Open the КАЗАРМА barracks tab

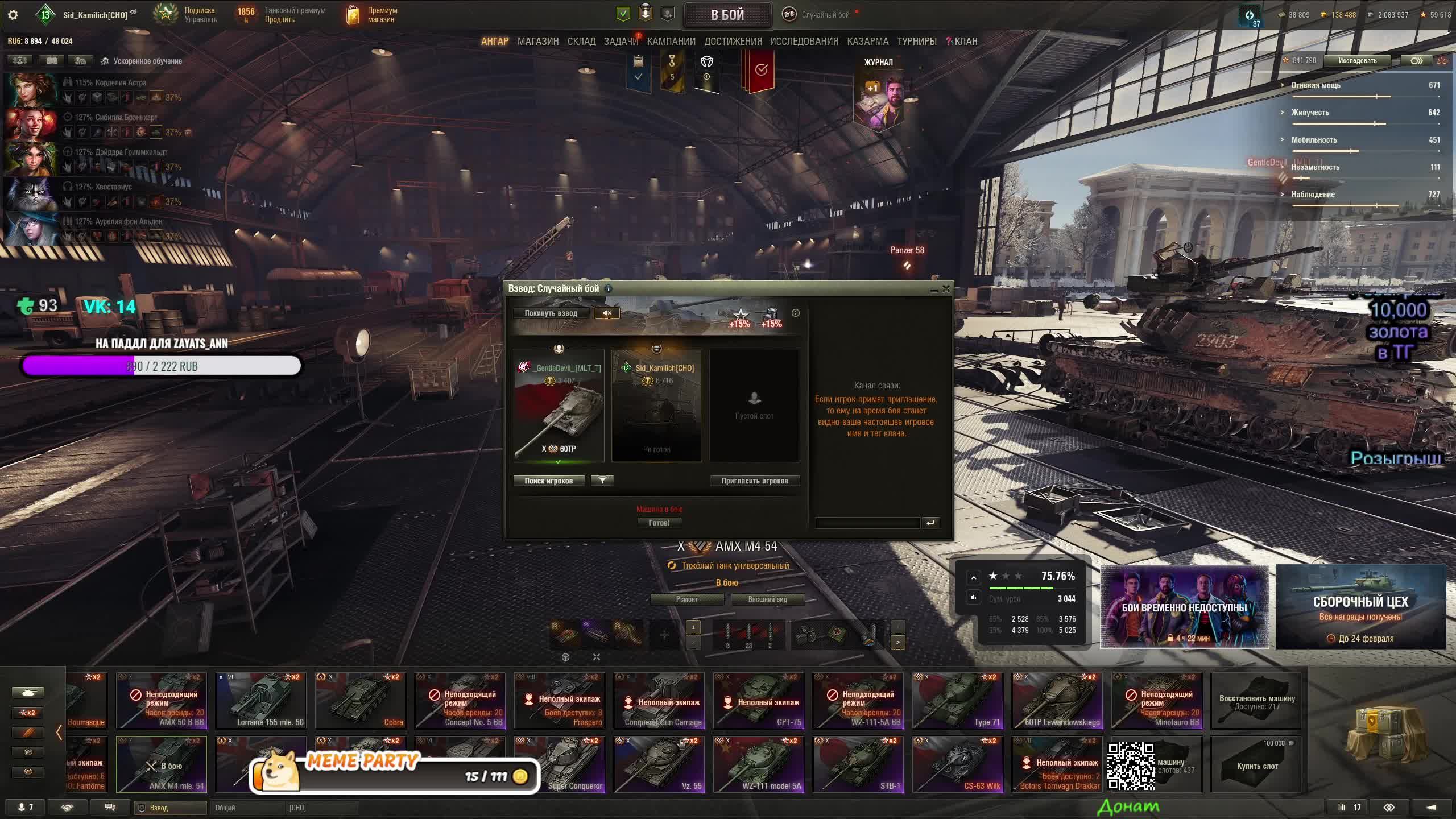click(x=867, y=42)
